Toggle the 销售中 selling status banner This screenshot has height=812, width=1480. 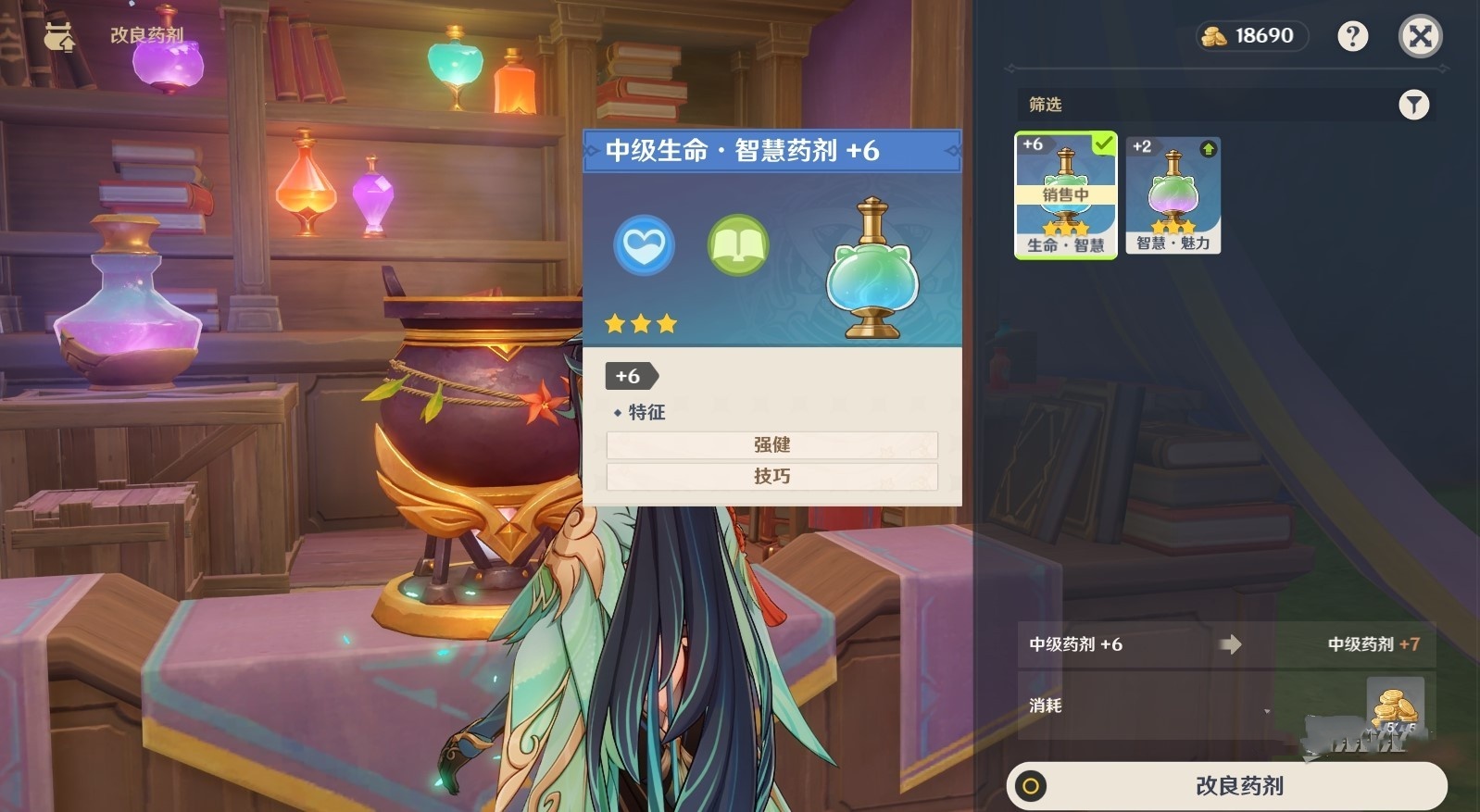pos(1065,194)
